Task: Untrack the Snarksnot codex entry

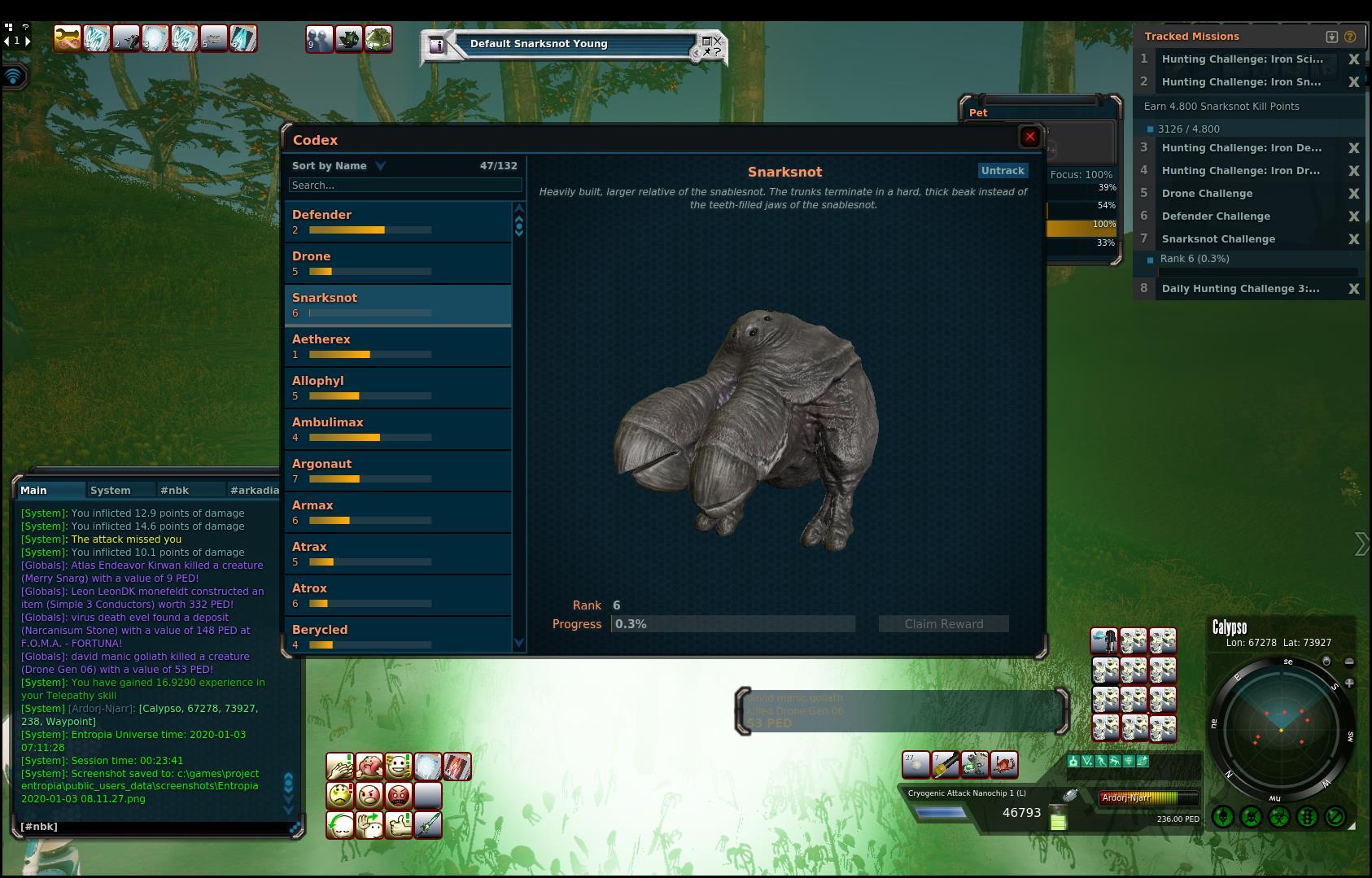Action: [x=1003, y=171]
